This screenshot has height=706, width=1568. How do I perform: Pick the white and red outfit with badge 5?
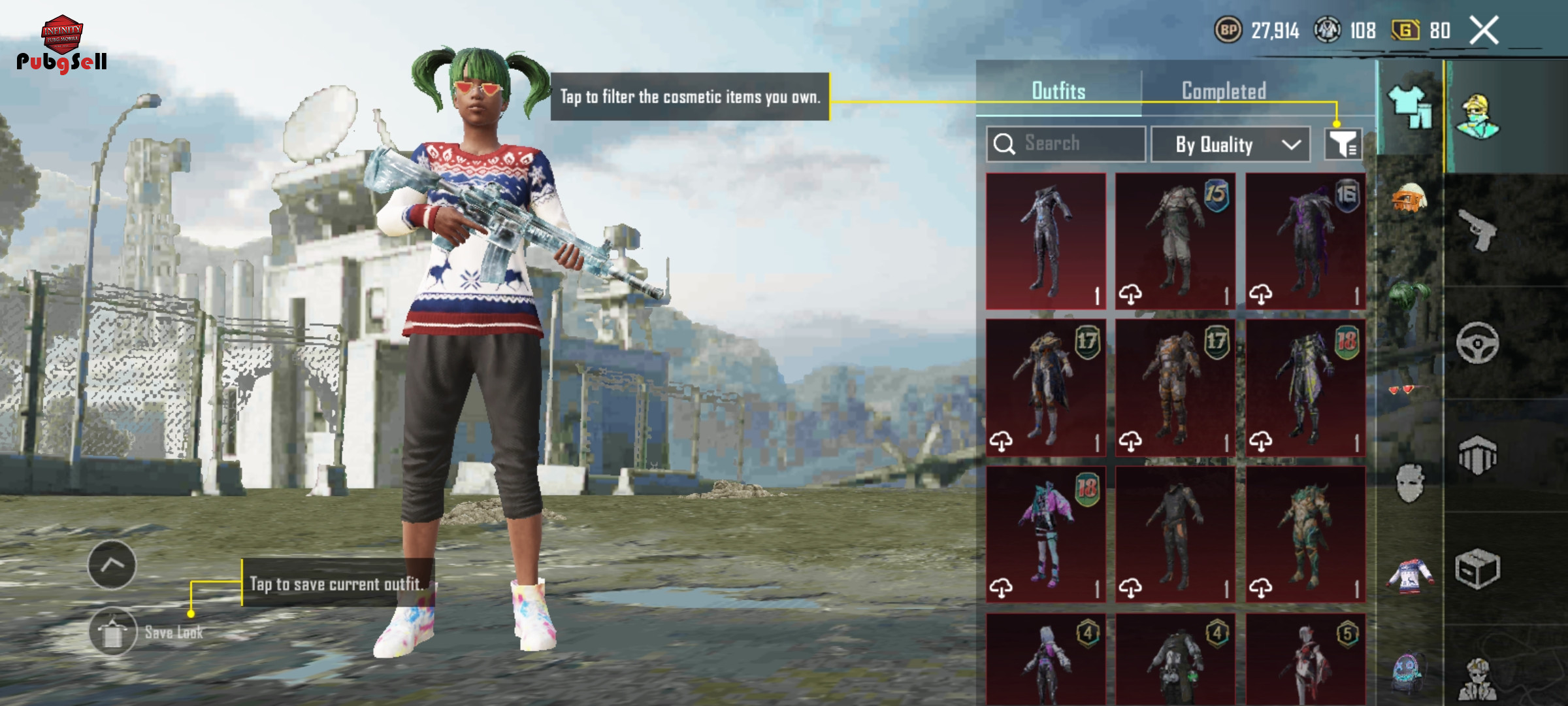point(1305,660)
